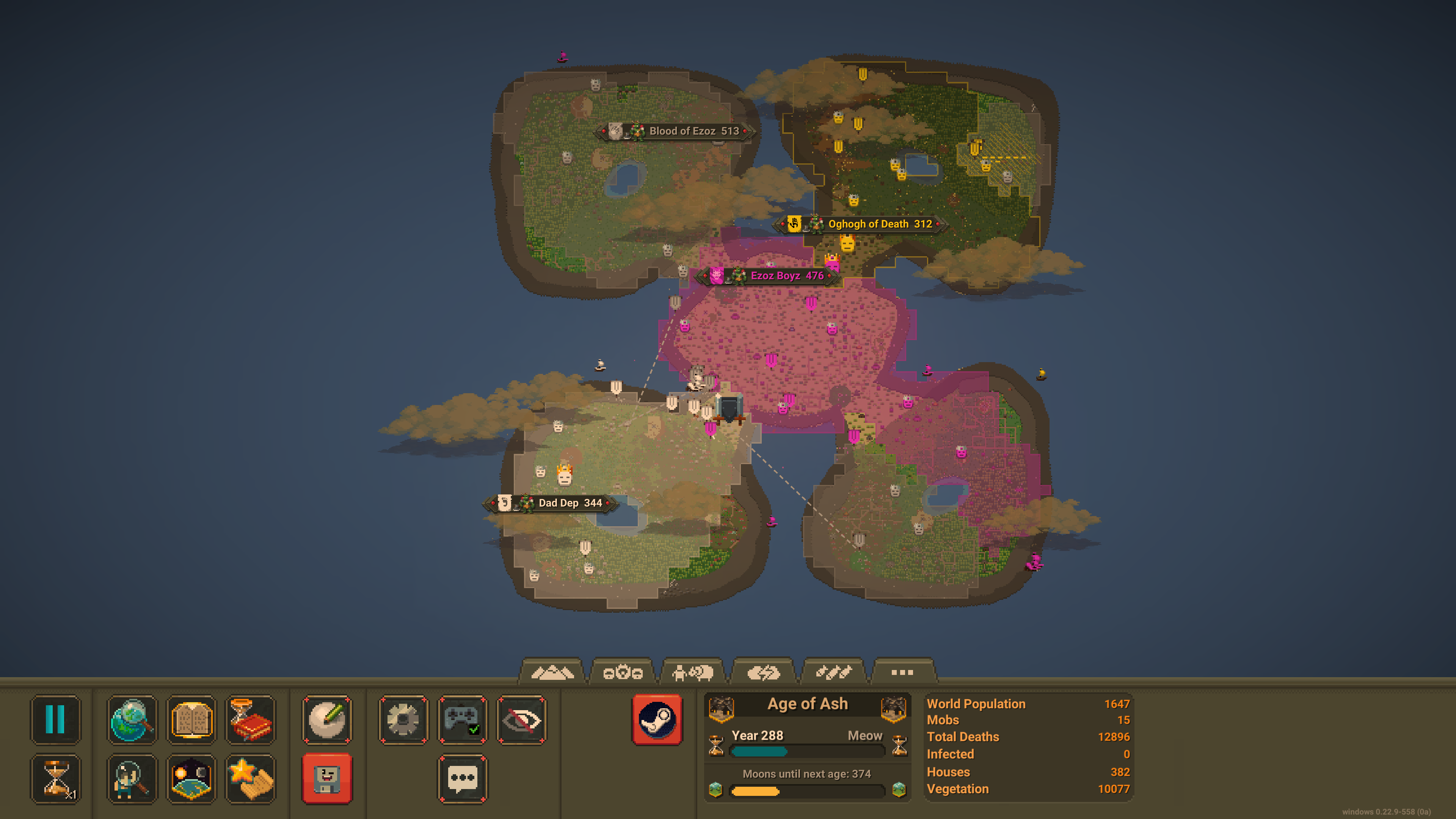
Task: Open the stone tablets world laws
Action: pos(191,719)
